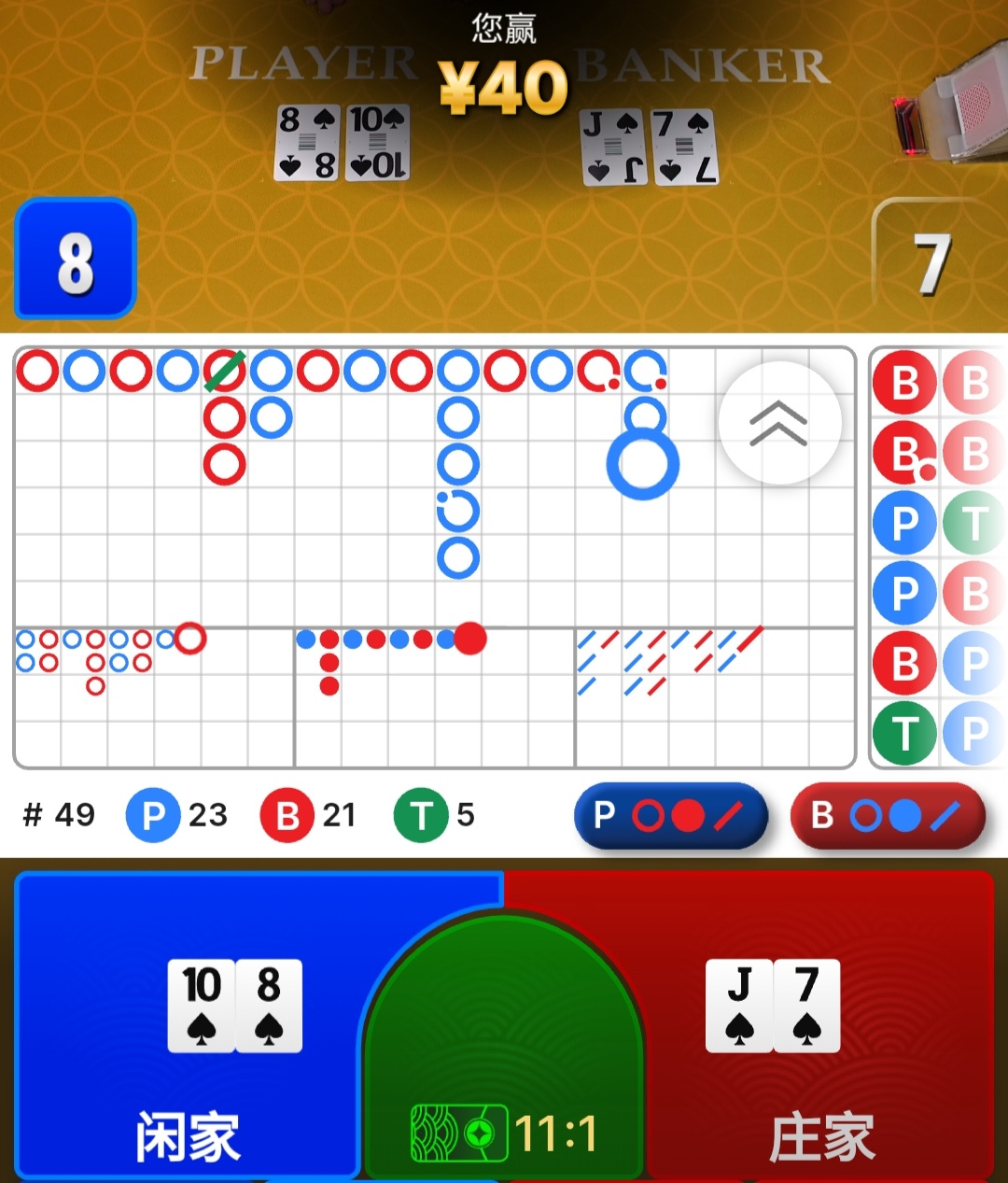This screenshot has width=1008, height=1183.
Task: Place a bet on the green 11:1 tie area
Action: (x=504, y=1074)
